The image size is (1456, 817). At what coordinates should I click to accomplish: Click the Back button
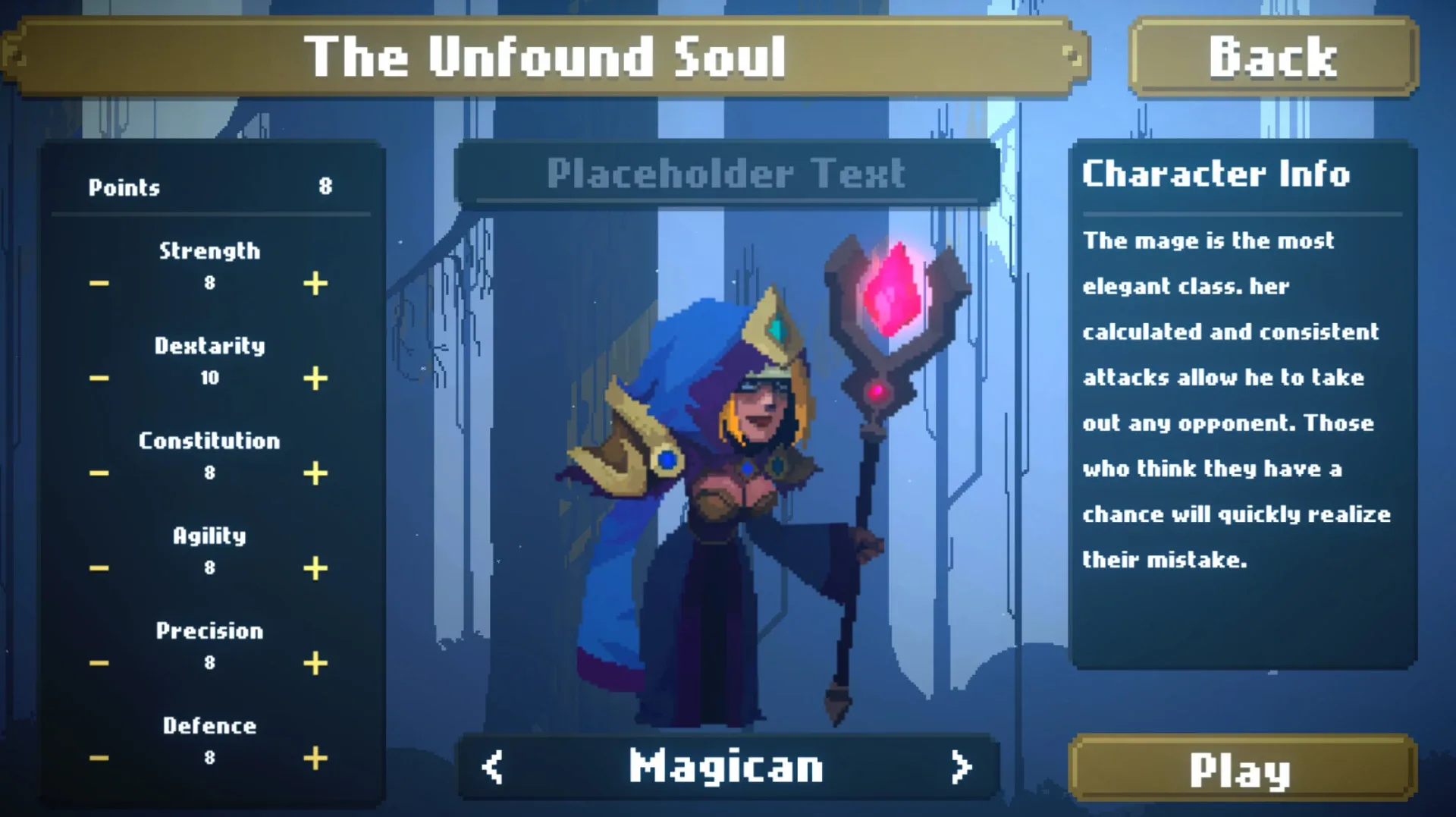pyautogui.click(x=1272, y=56)
